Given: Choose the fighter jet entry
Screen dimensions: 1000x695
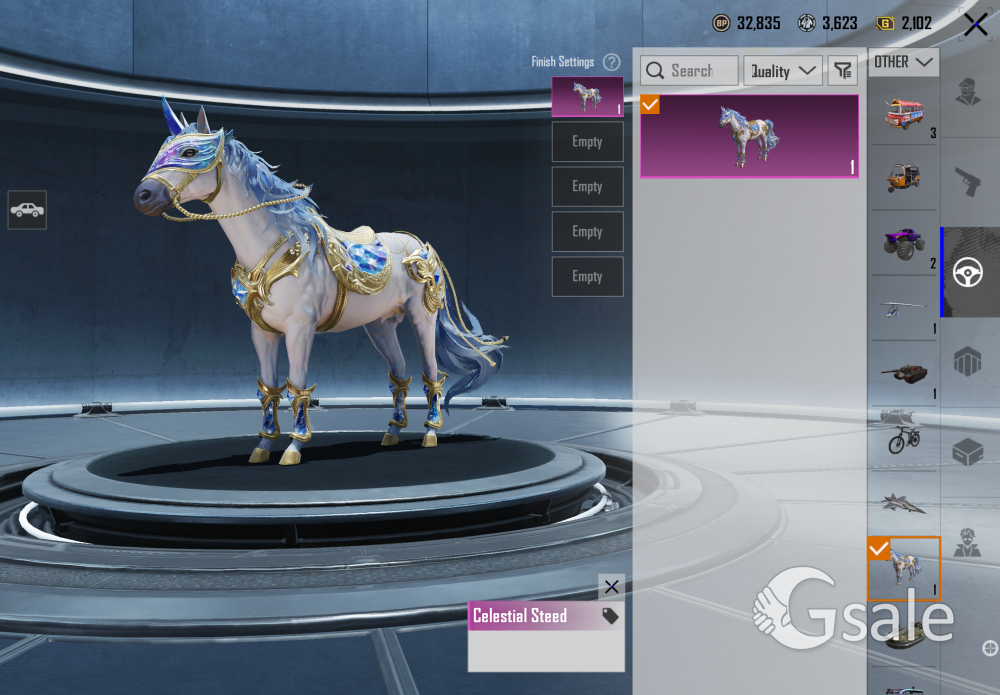Looking at the screenshot, I should (x=903, y=503).
